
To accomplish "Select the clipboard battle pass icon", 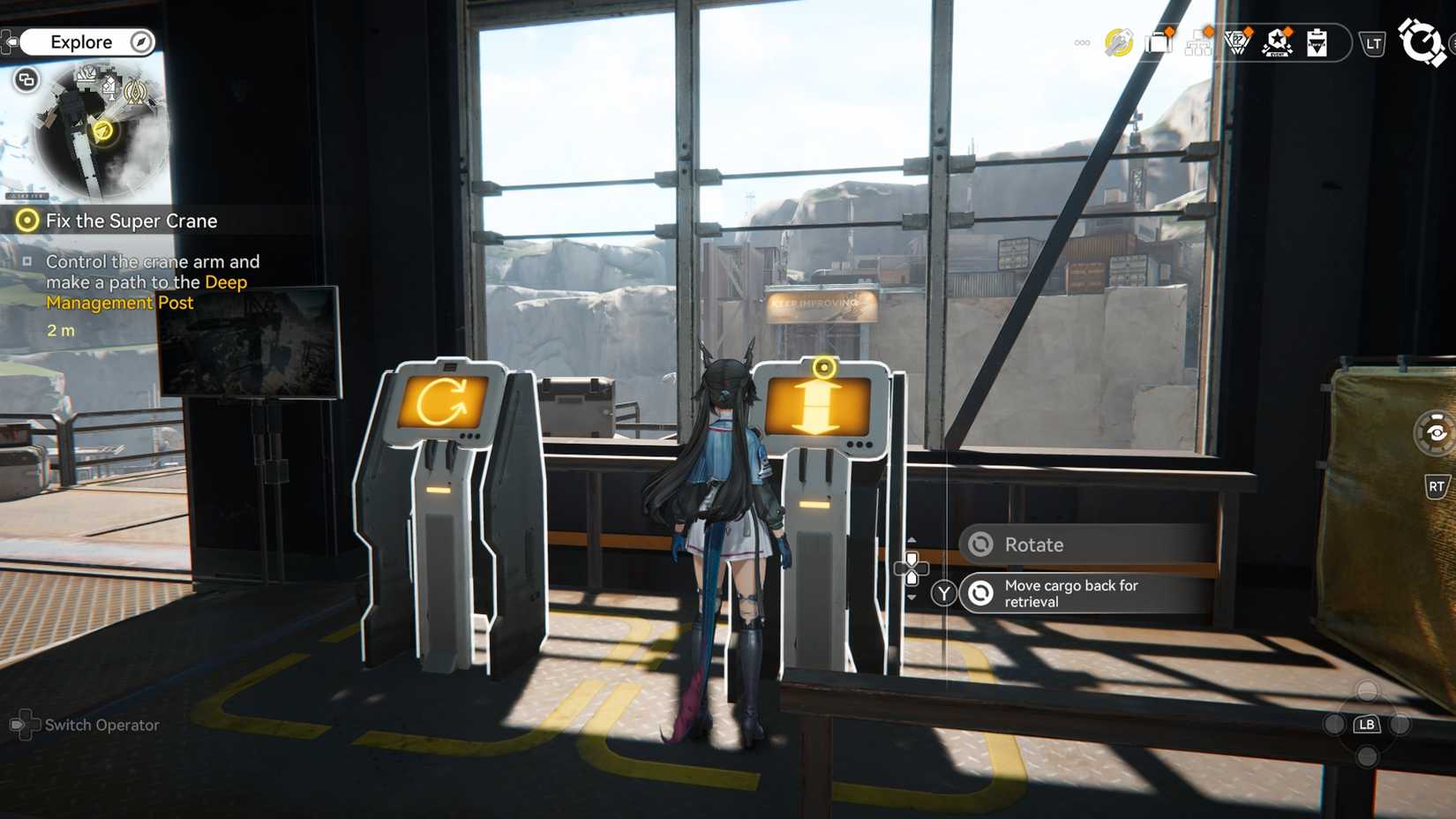I will (x=1316, y=42).
